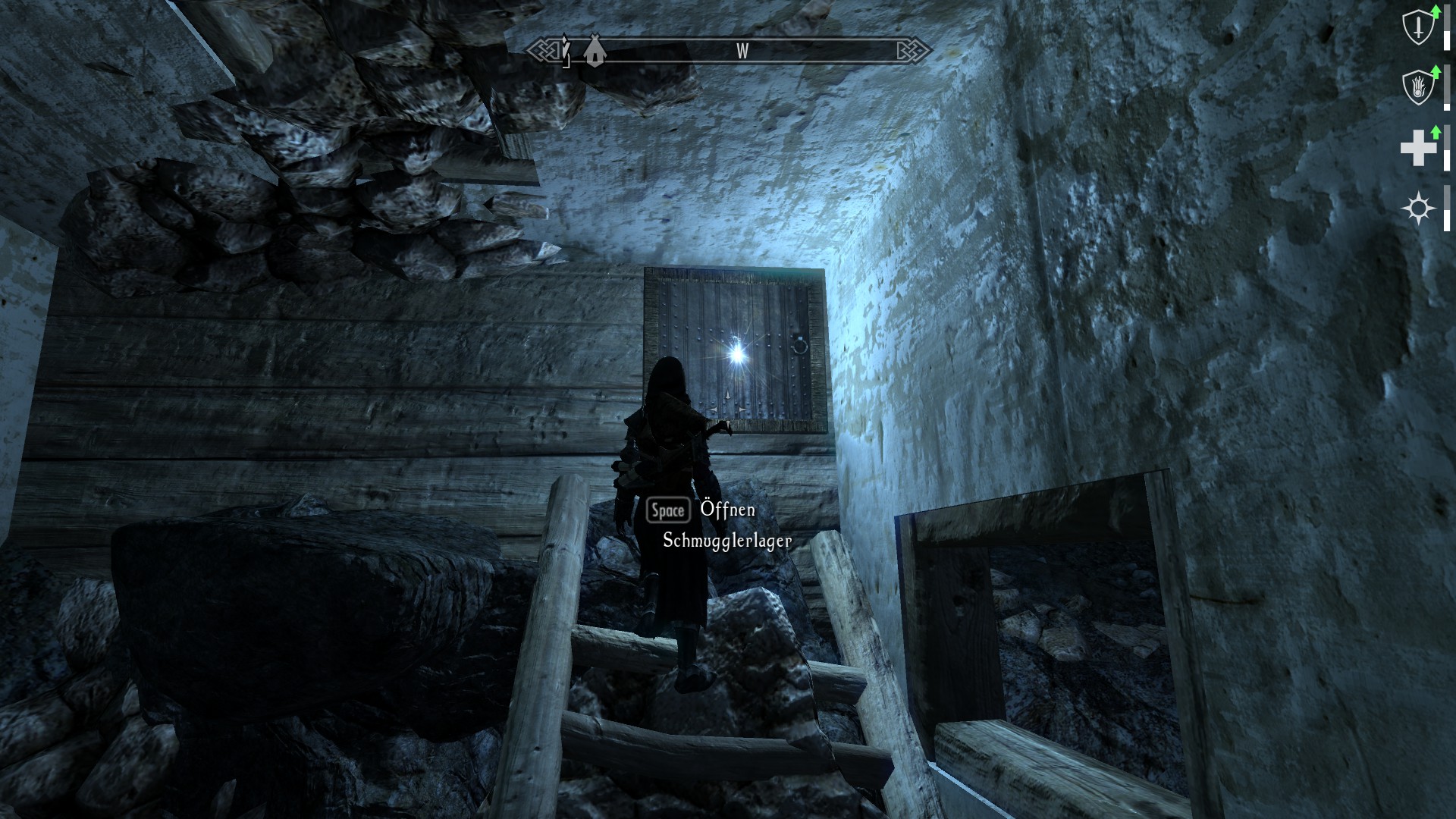
Task: Select the sun-shaped active effect icon
Action: pos(1418,208)
